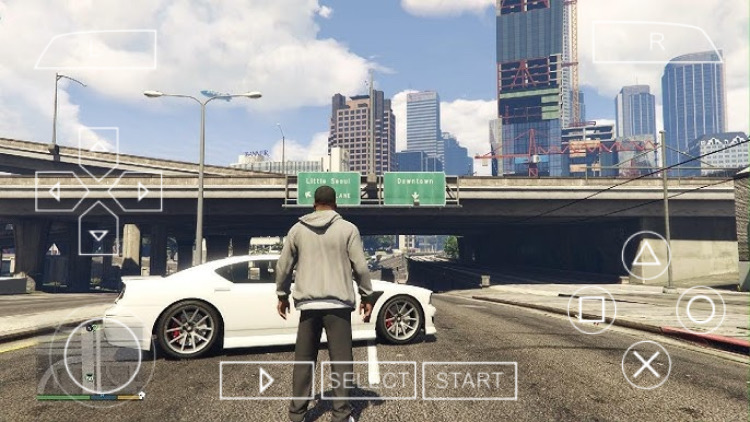Tap the triangle touch button

click(x=646, y=256)
